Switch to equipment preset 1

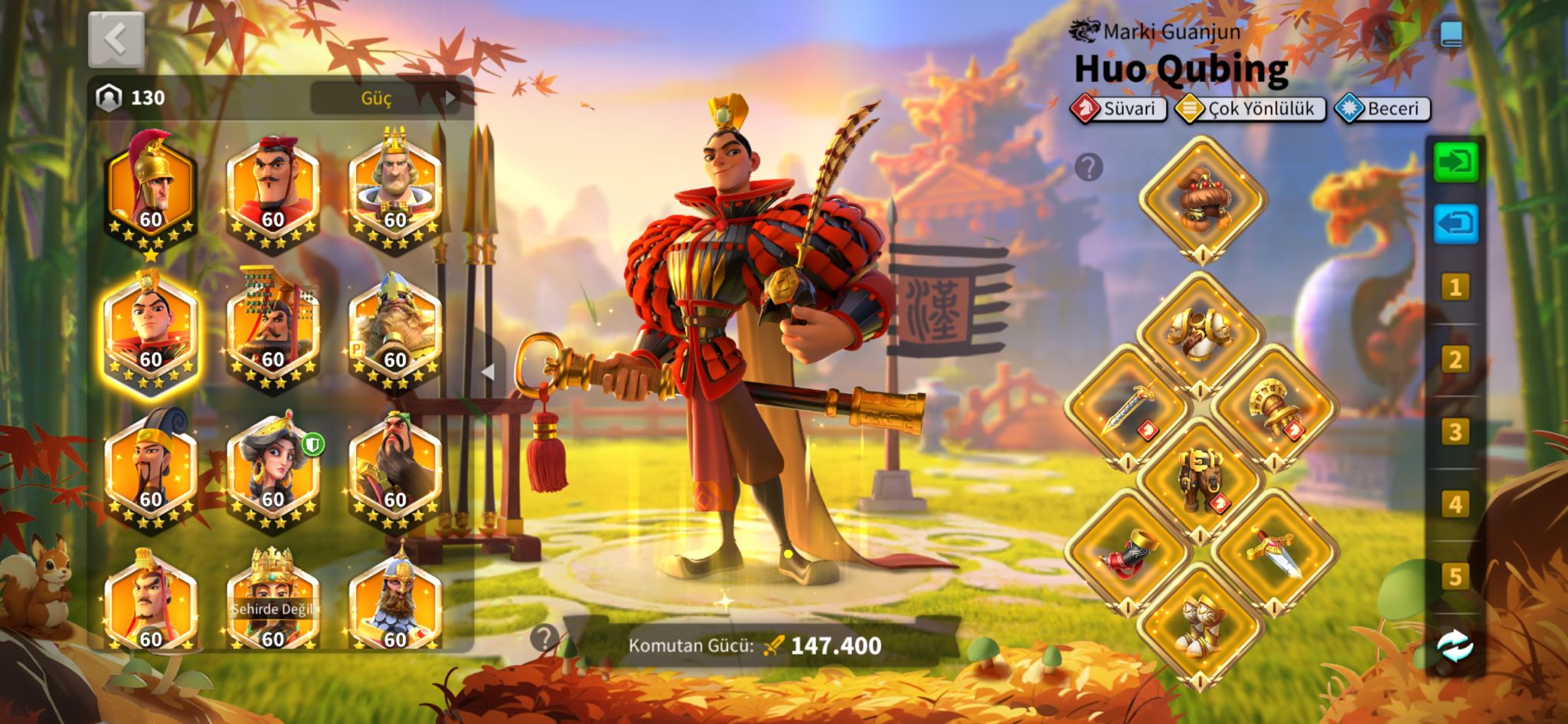(x=1455, y=287)
